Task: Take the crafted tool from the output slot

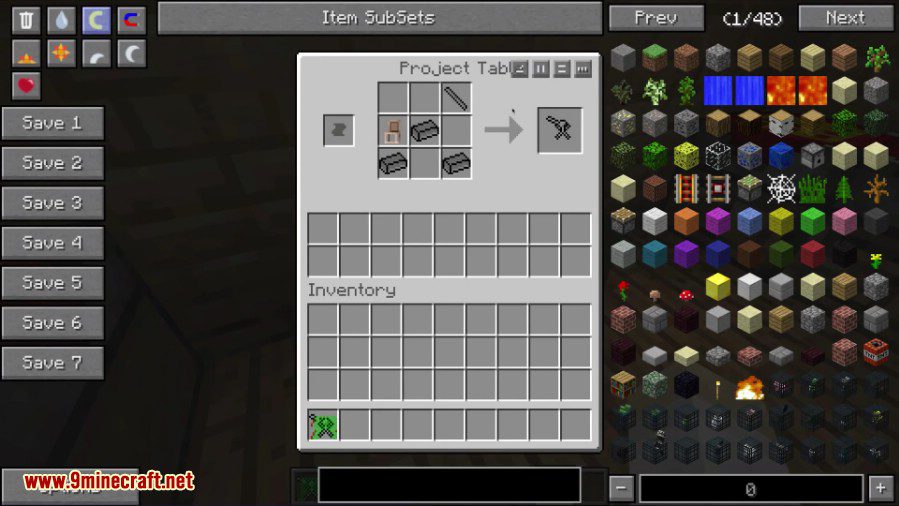Action: point(559,130)
